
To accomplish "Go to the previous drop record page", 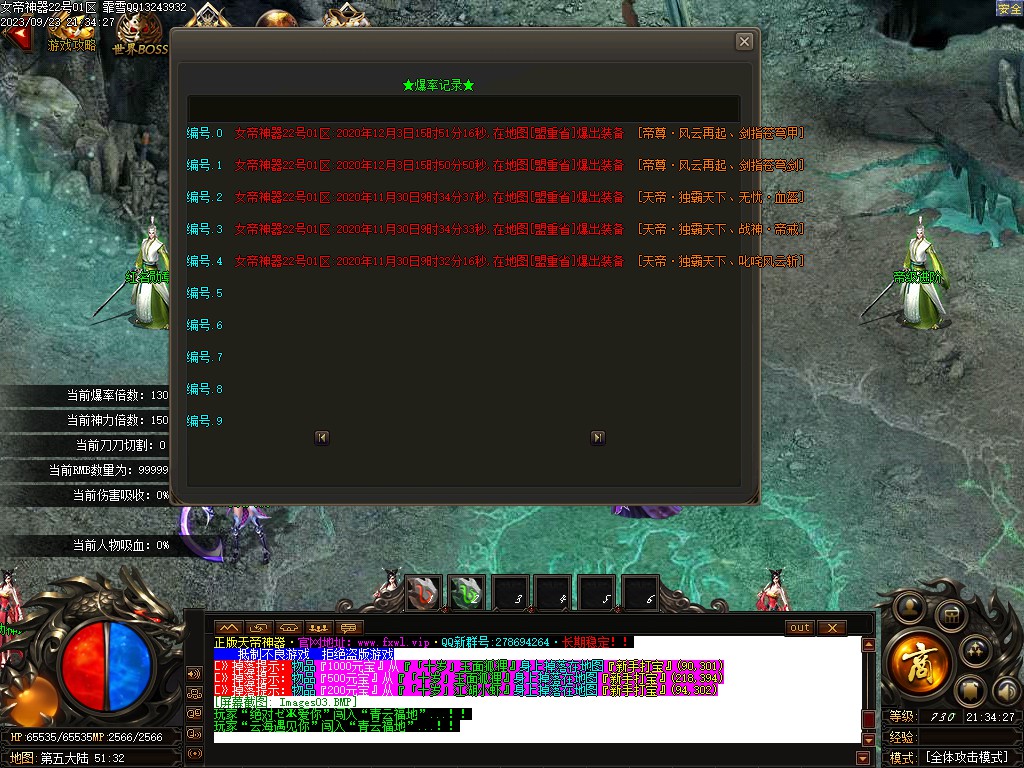I will [x=322, y=437].
